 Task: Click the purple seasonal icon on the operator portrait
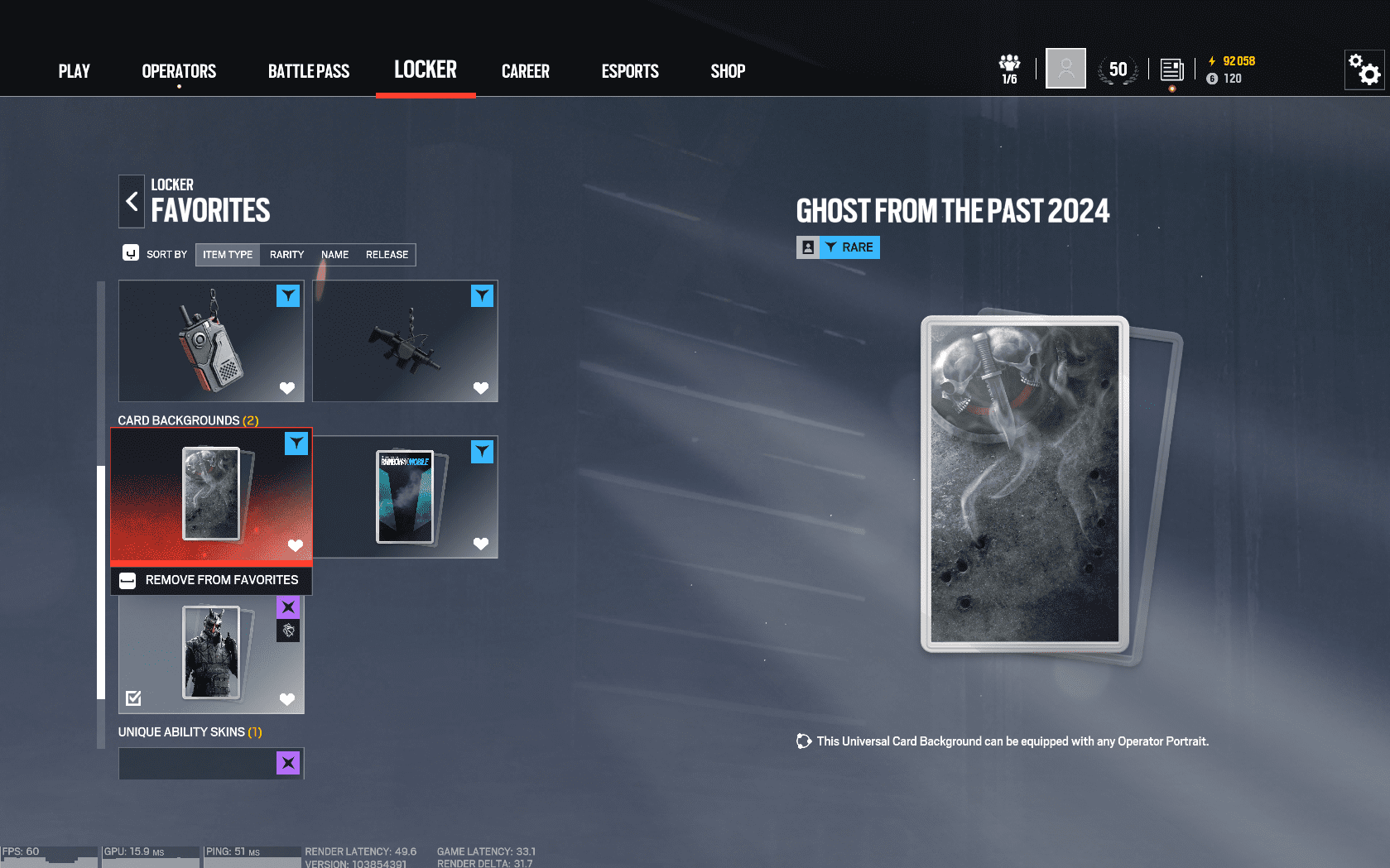click(287, 607)
